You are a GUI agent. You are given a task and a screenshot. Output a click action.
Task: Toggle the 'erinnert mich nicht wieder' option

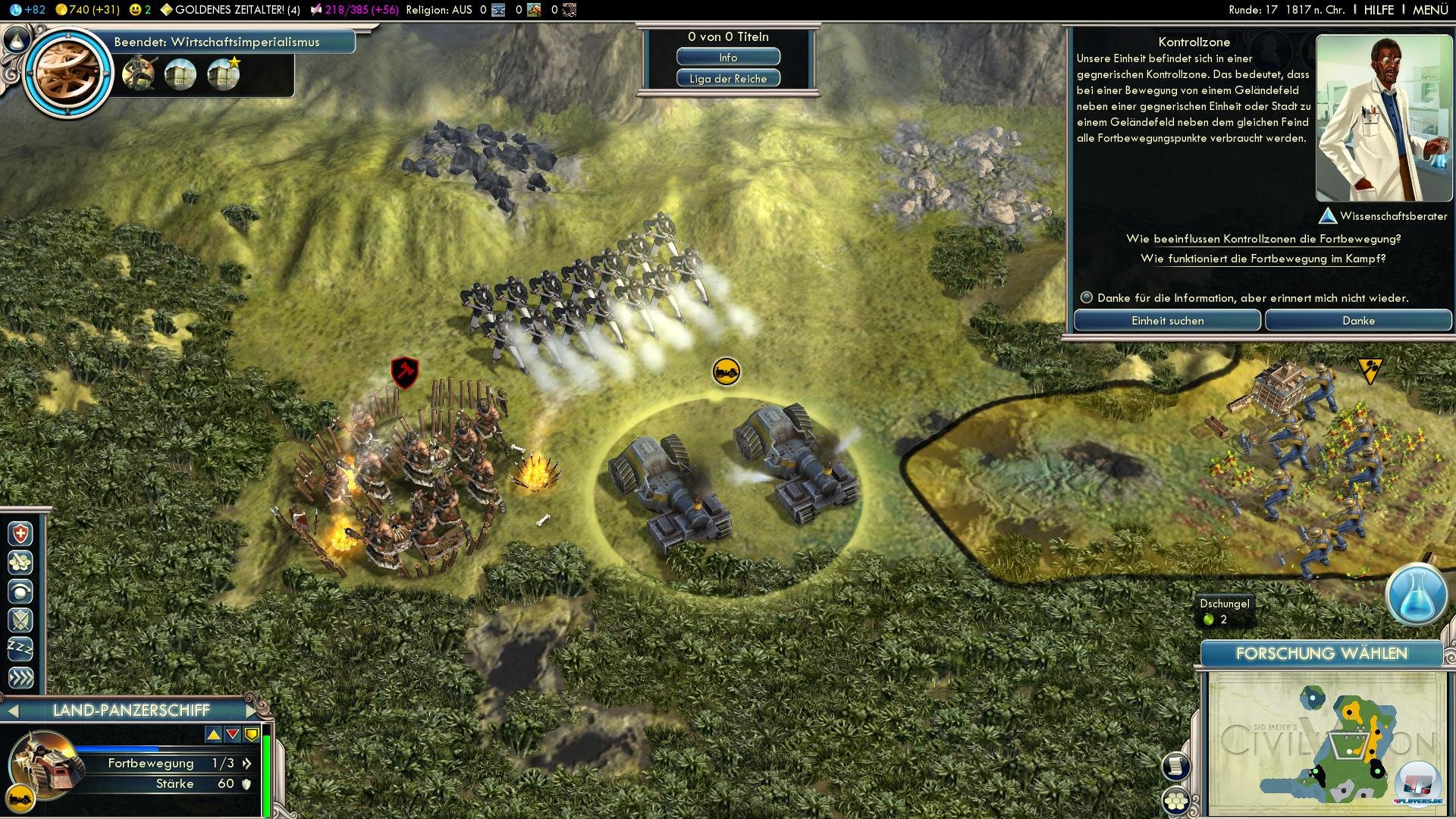(x=1087, y=298)
